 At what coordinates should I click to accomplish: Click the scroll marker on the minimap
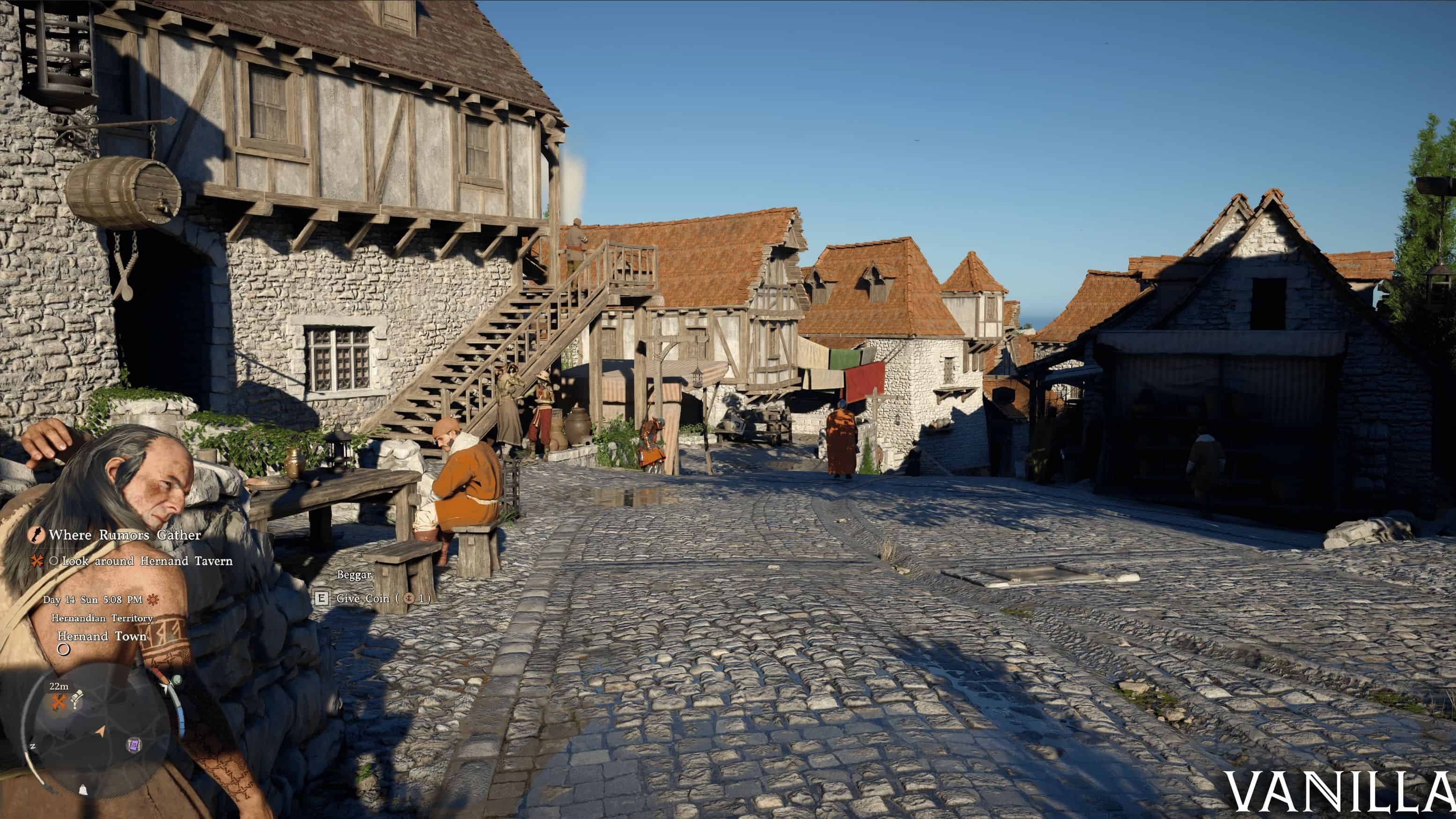pos(77,698)
